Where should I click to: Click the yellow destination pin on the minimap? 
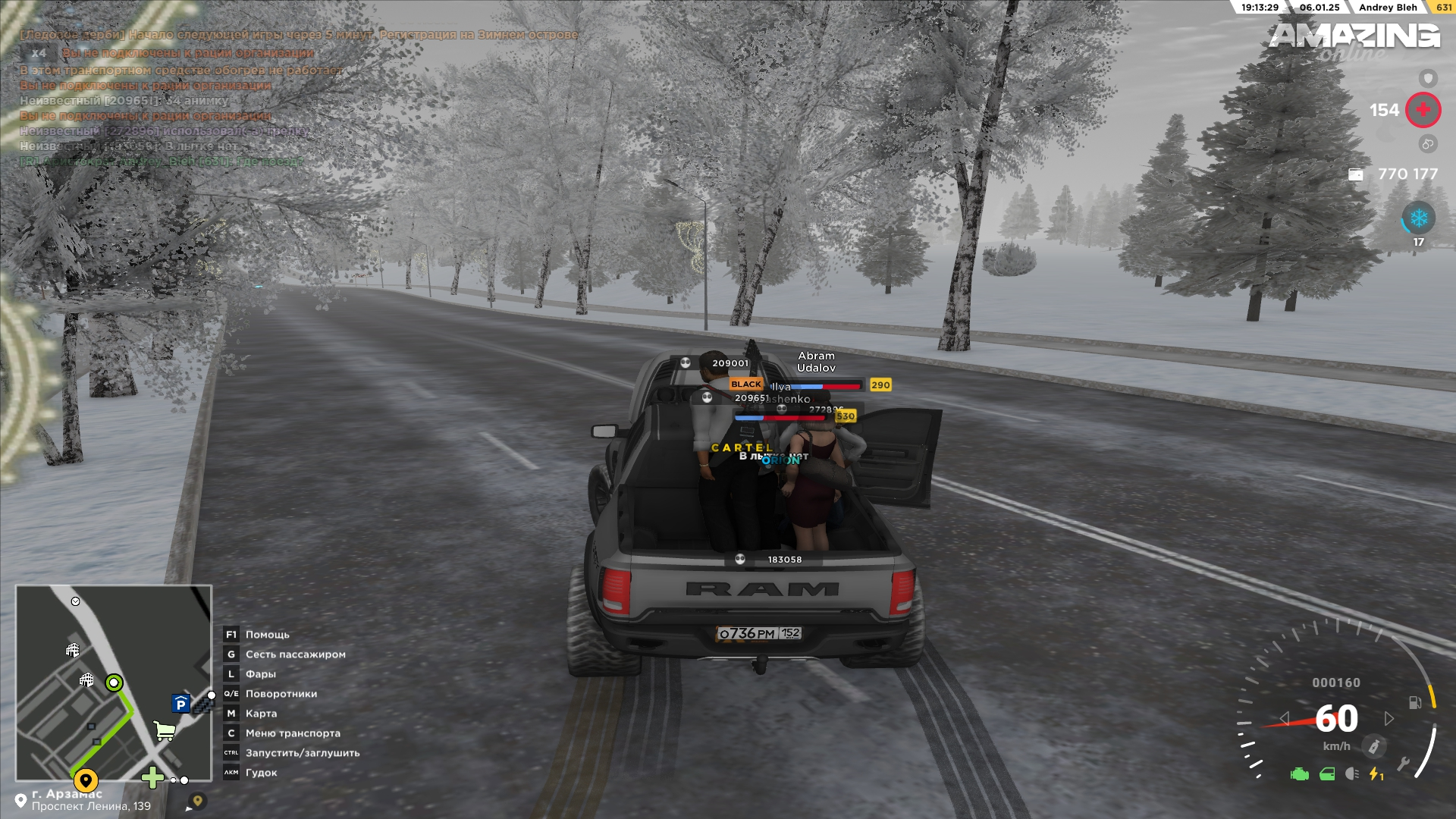(x=86, y=780)
